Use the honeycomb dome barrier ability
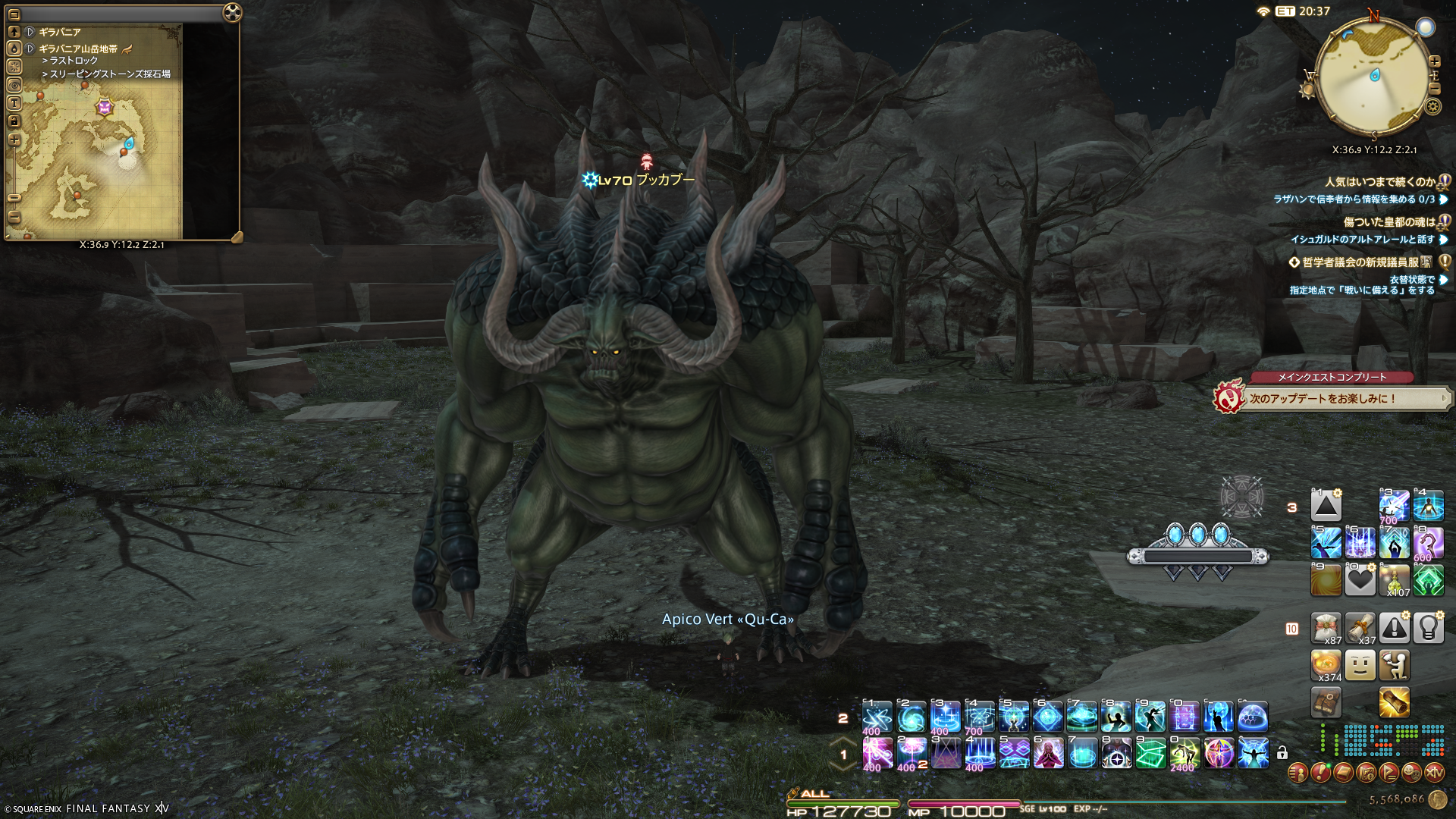This screenshot has height=819, width=1456. (x=1253, y=717)
